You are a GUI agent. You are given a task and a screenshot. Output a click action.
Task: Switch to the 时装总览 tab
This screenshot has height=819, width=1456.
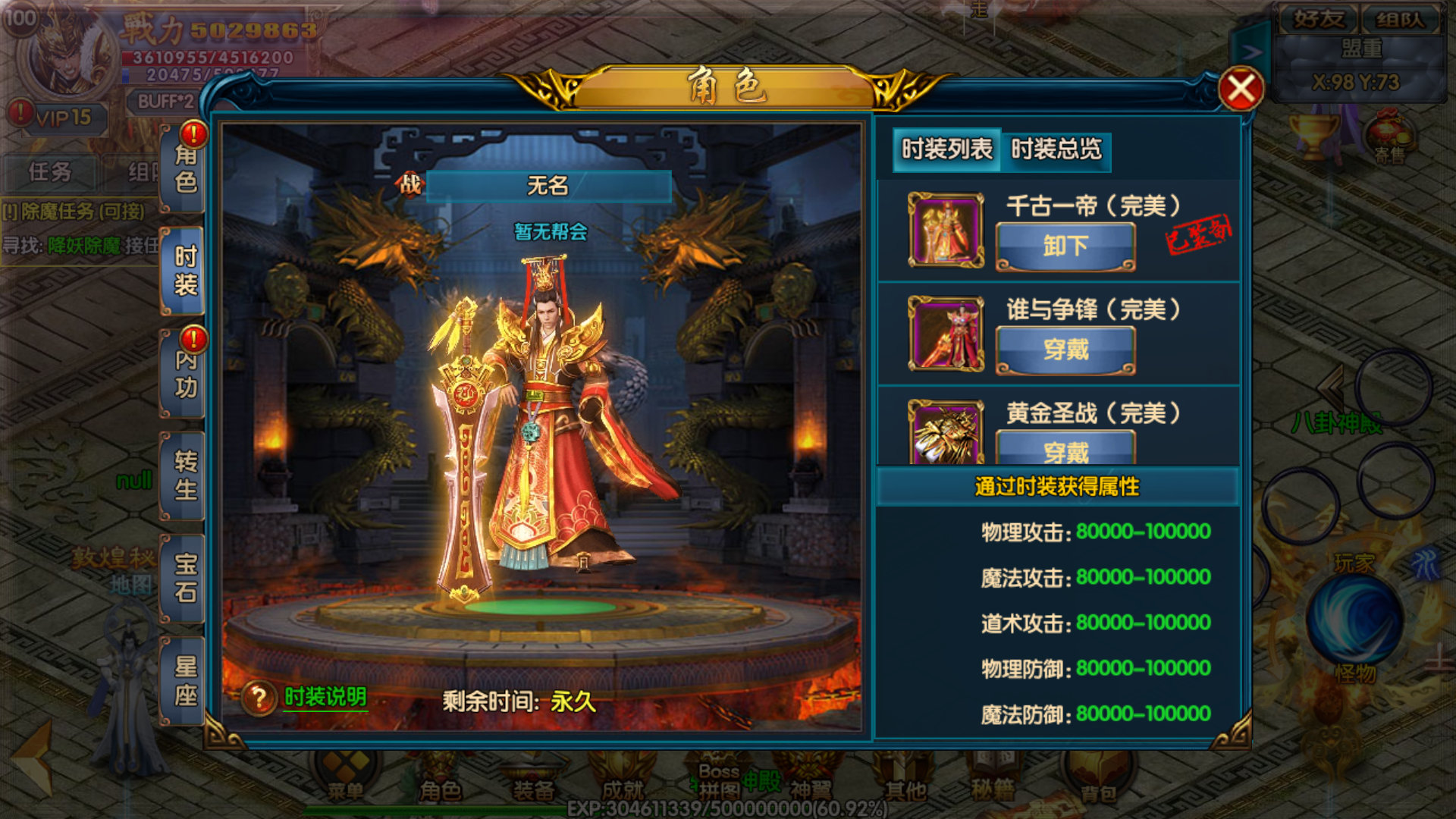[1056, 149]
